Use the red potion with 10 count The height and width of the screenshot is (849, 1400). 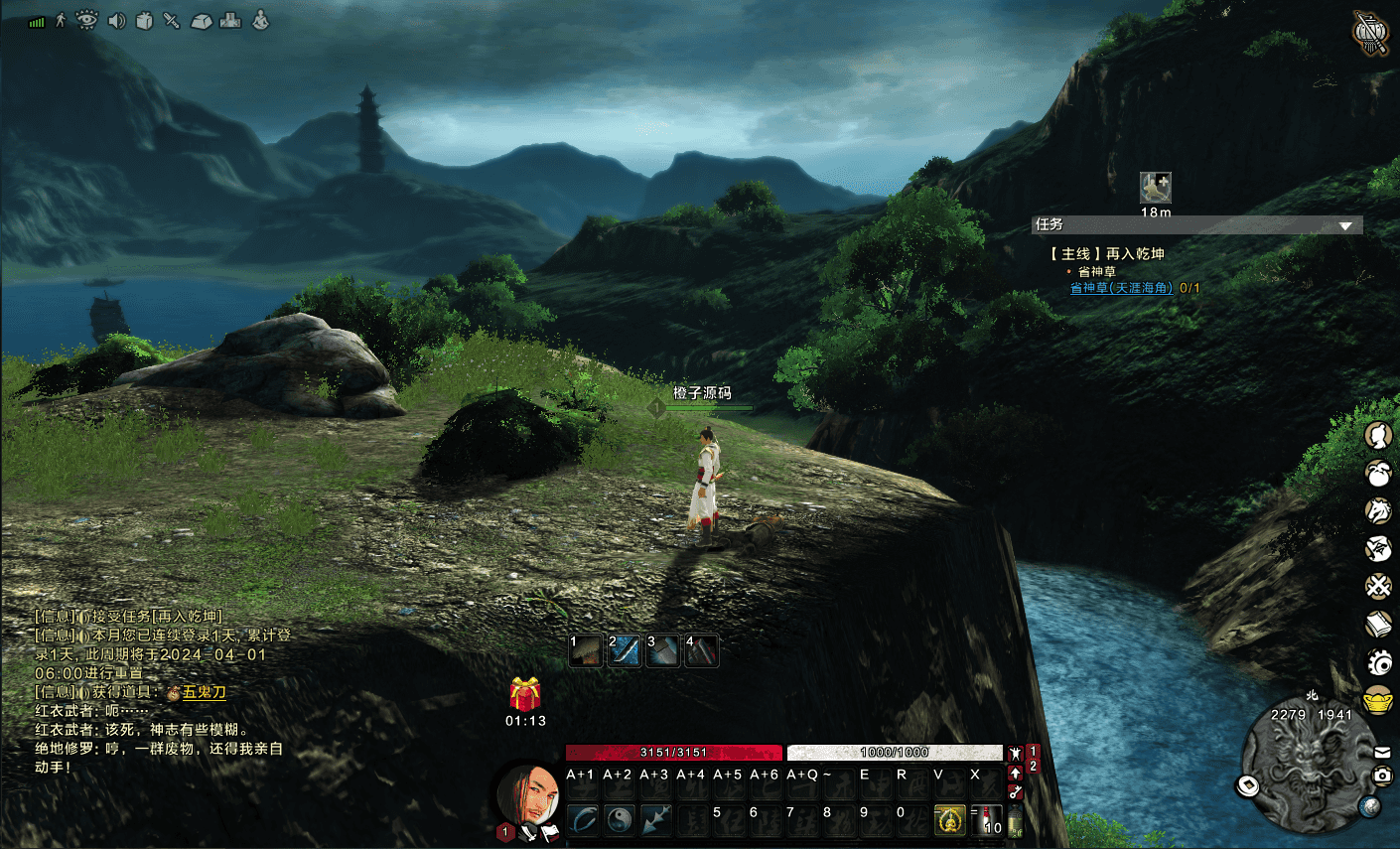point(987,820)
